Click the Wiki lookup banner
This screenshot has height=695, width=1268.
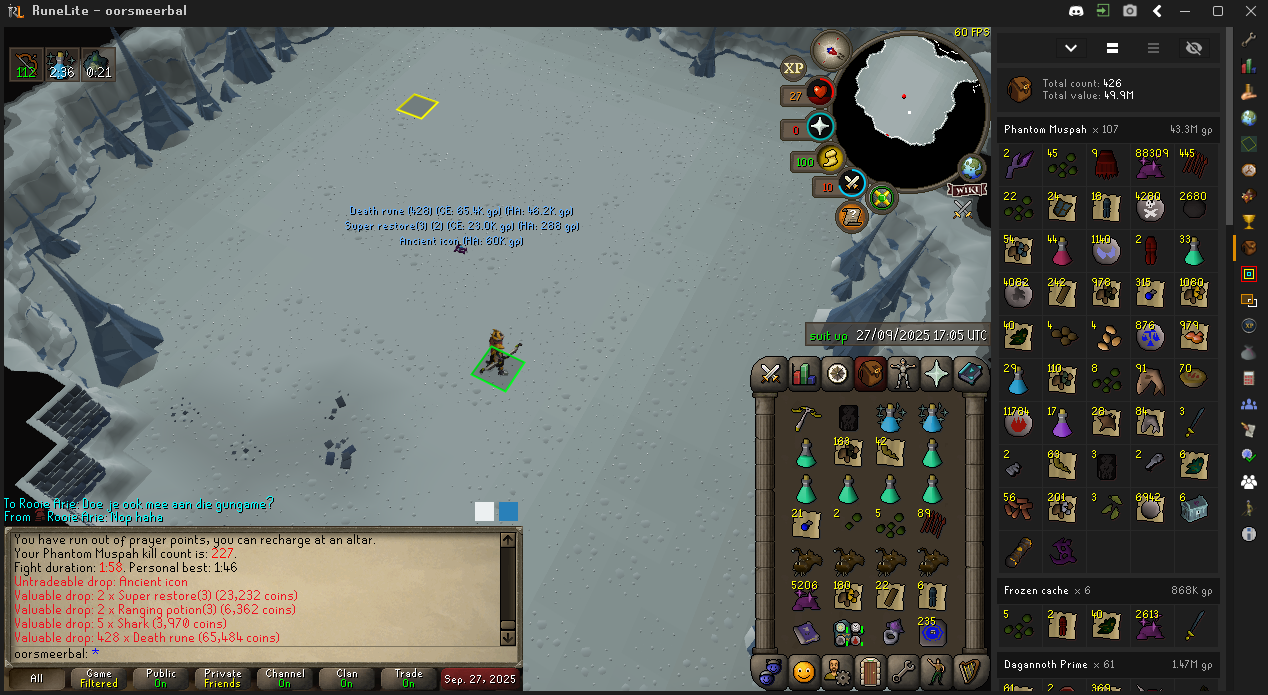point(965,190)
